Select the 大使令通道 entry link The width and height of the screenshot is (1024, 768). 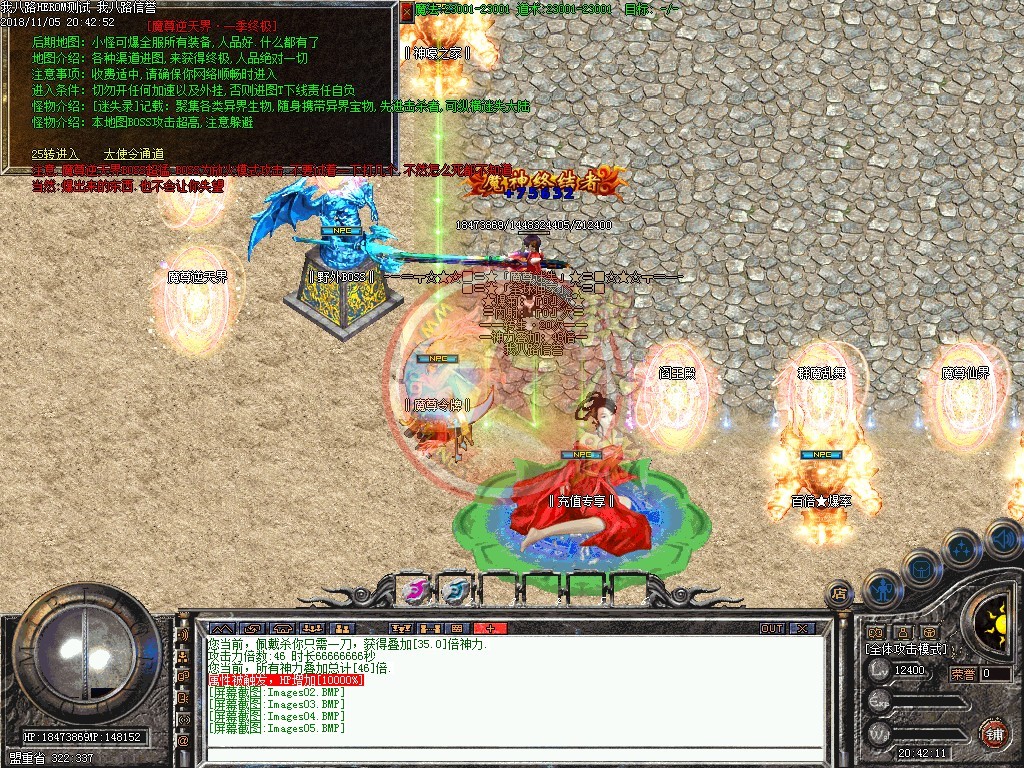click(134, 154)
